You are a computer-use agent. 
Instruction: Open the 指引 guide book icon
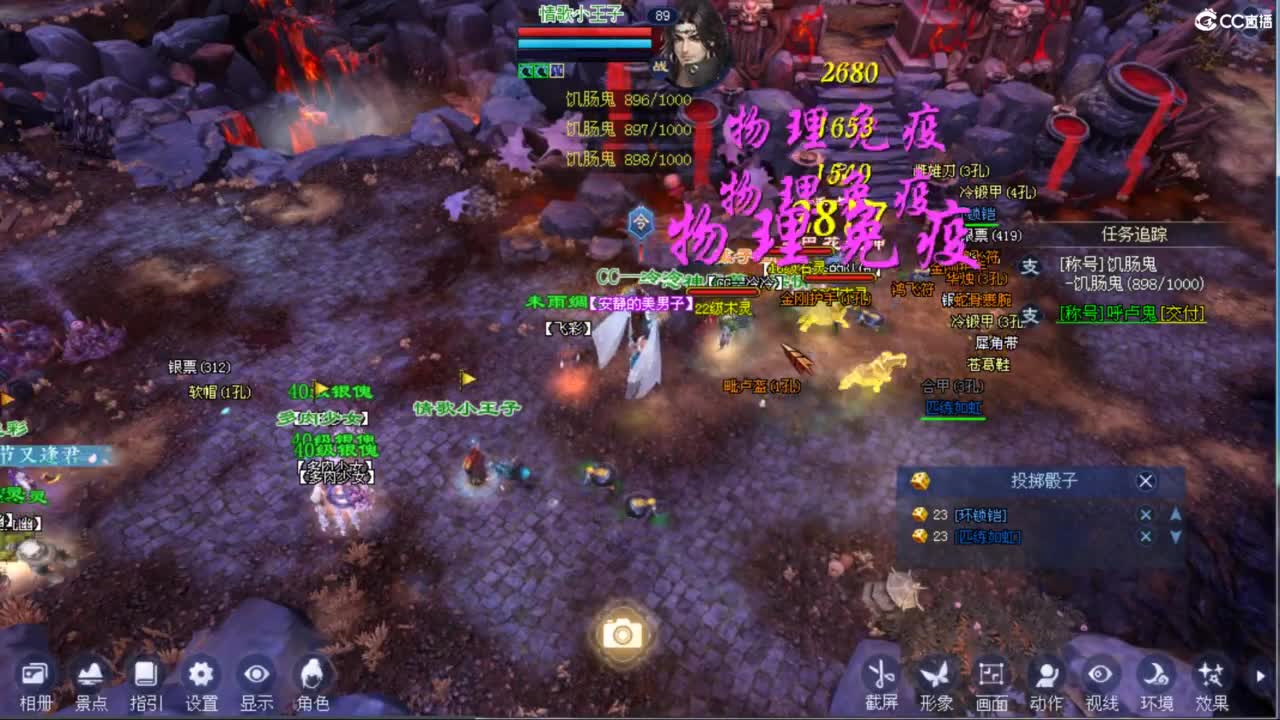(x=145, y=675)
